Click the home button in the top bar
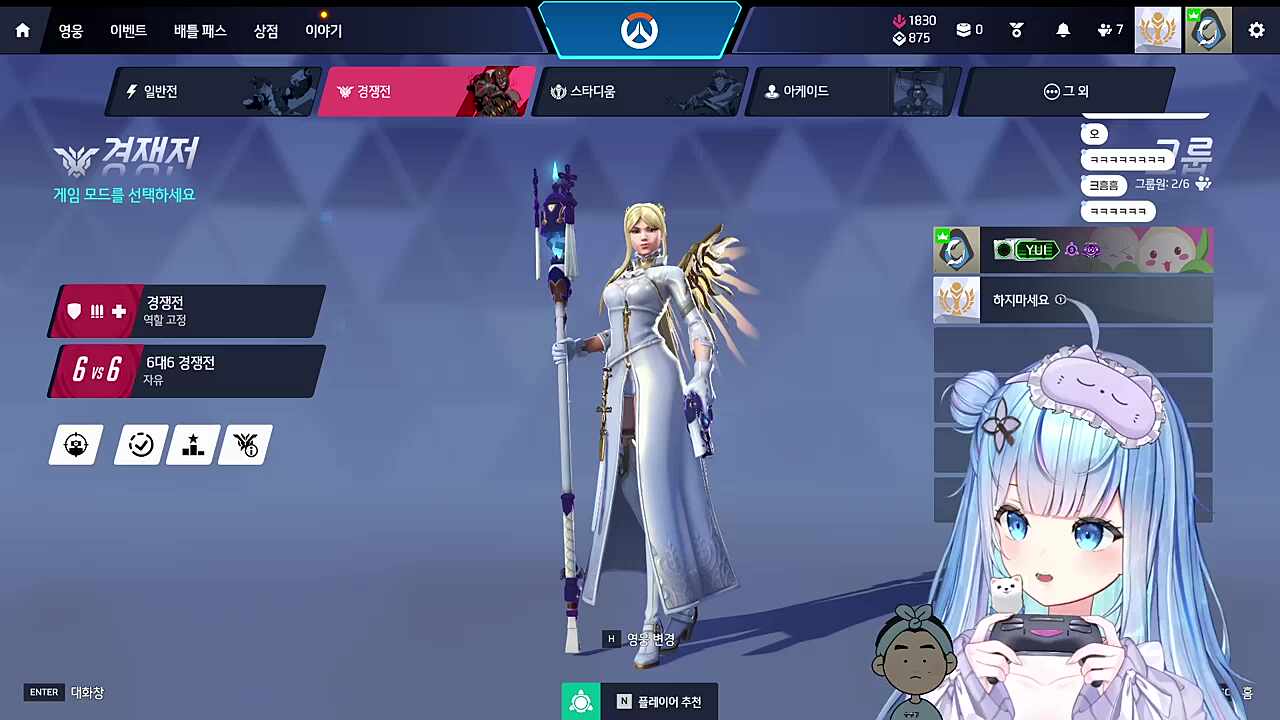 22,30
